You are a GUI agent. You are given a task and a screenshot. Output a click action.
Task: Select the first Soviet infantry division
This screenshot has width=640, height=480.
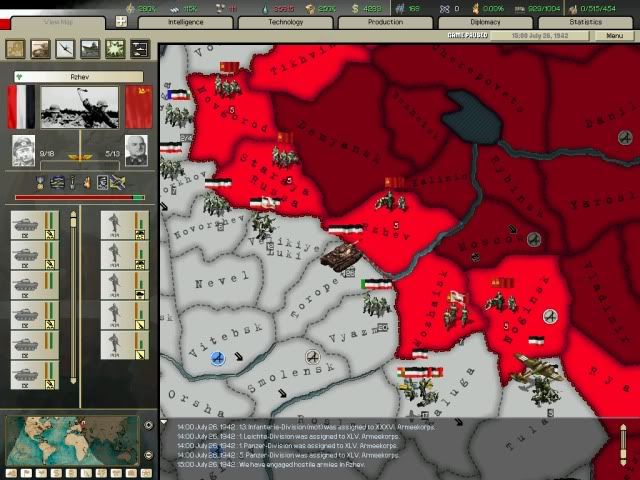pyautogui.click(x=118, y=223)
